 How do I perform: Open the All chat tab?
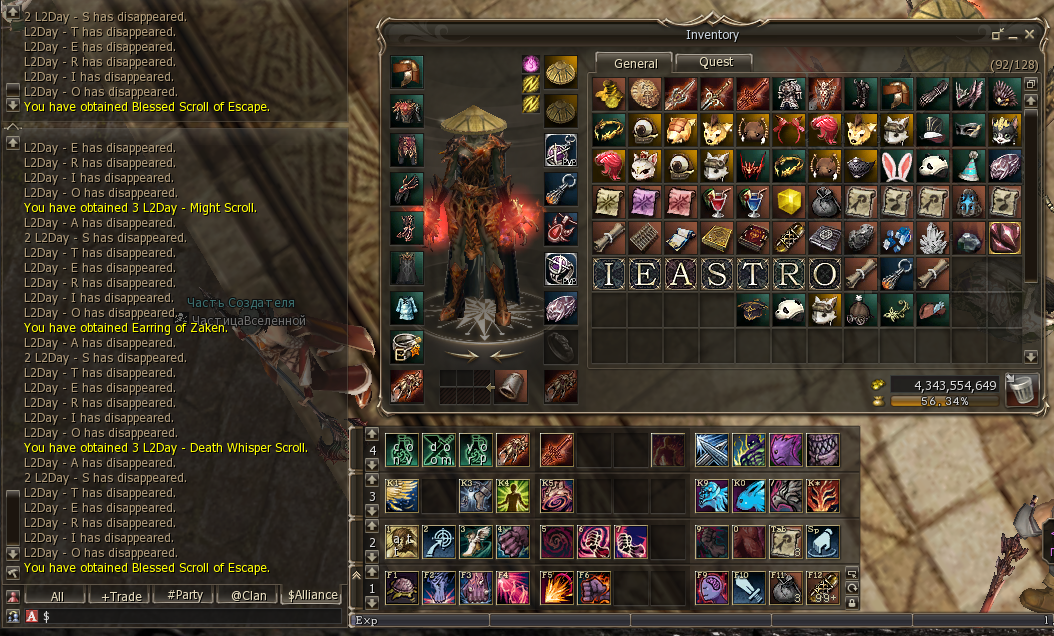tap(57, 595)
